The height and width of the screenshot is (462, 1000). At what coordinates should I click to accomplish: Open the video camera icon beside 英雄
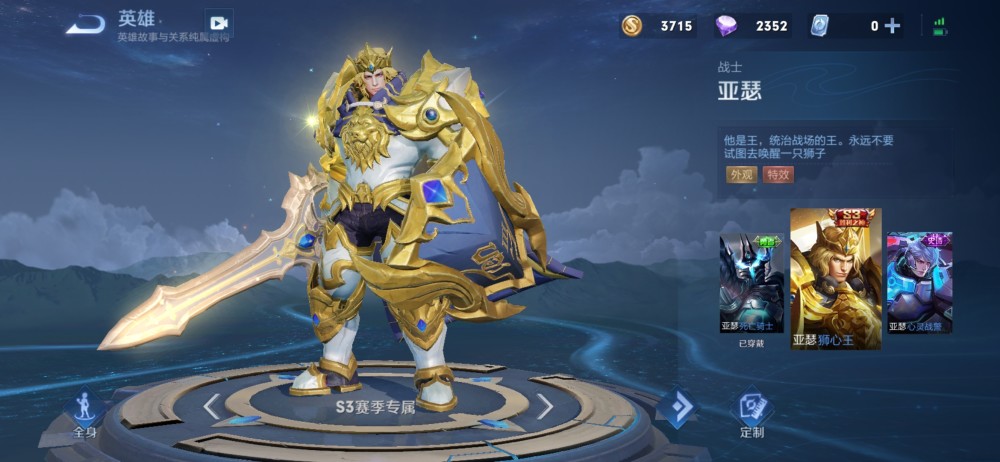point(218,23)
